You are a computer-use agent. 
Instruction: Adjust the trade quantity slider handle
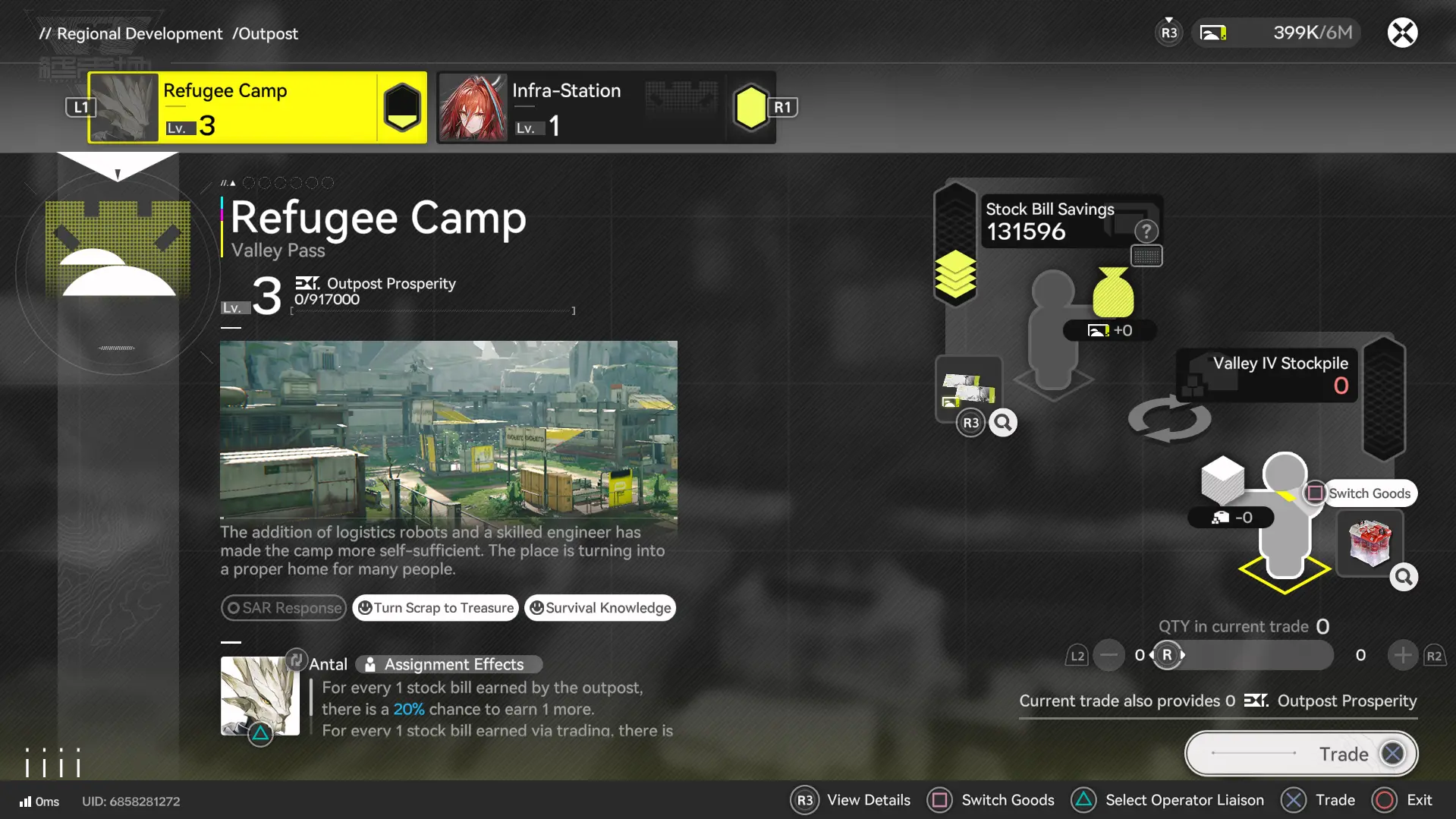pyautogui.click(x=1167, y=655)
